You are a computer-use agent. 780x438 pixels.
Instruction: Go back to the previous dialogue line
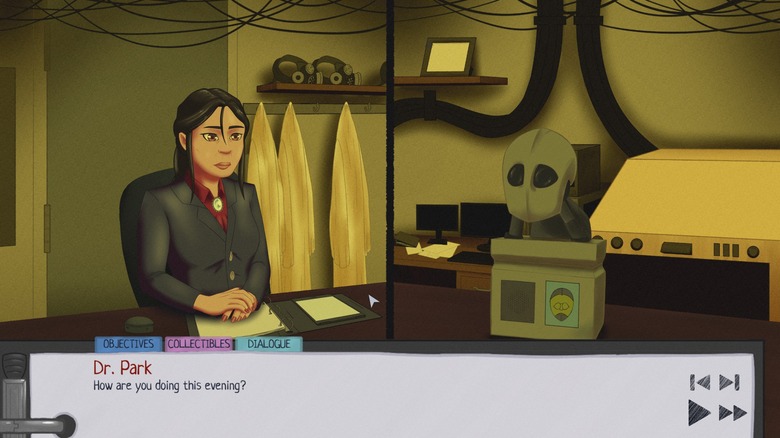(700, 382)
